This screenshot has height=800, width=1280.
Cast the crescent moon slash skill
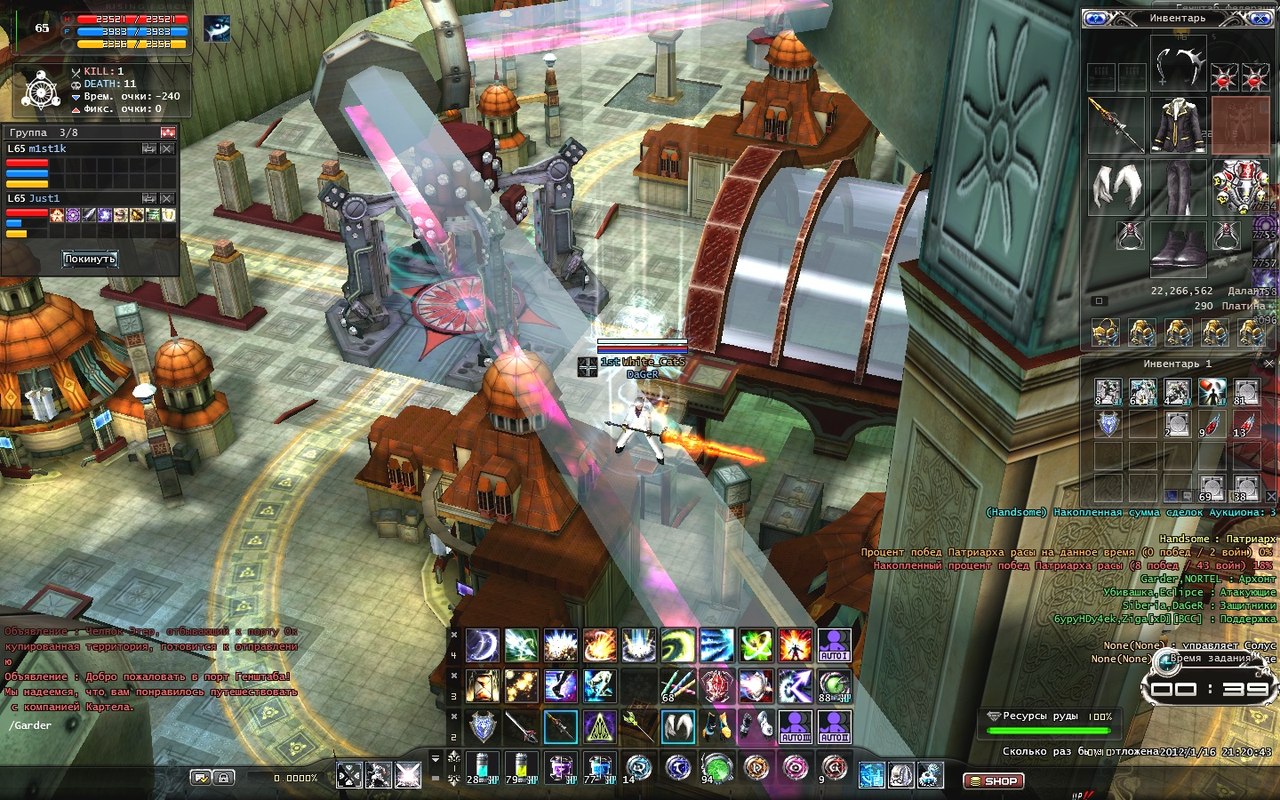click(482, 645)
